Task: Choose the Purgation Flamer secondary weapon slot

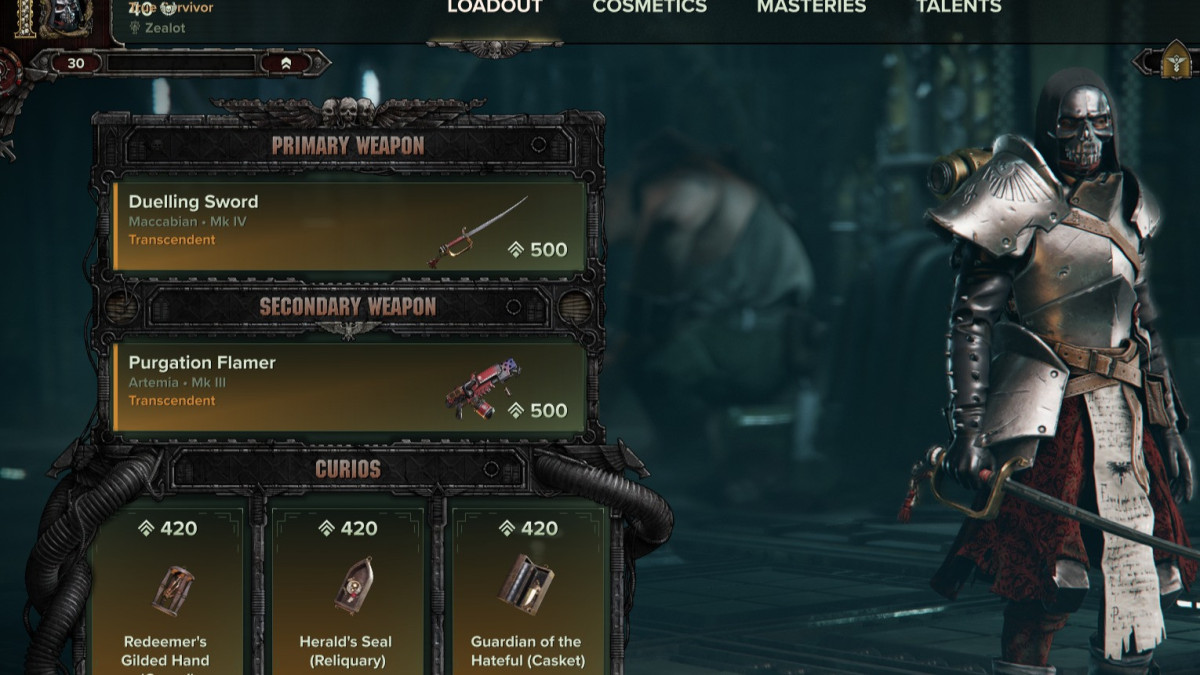Action: (x=349, y=387)
